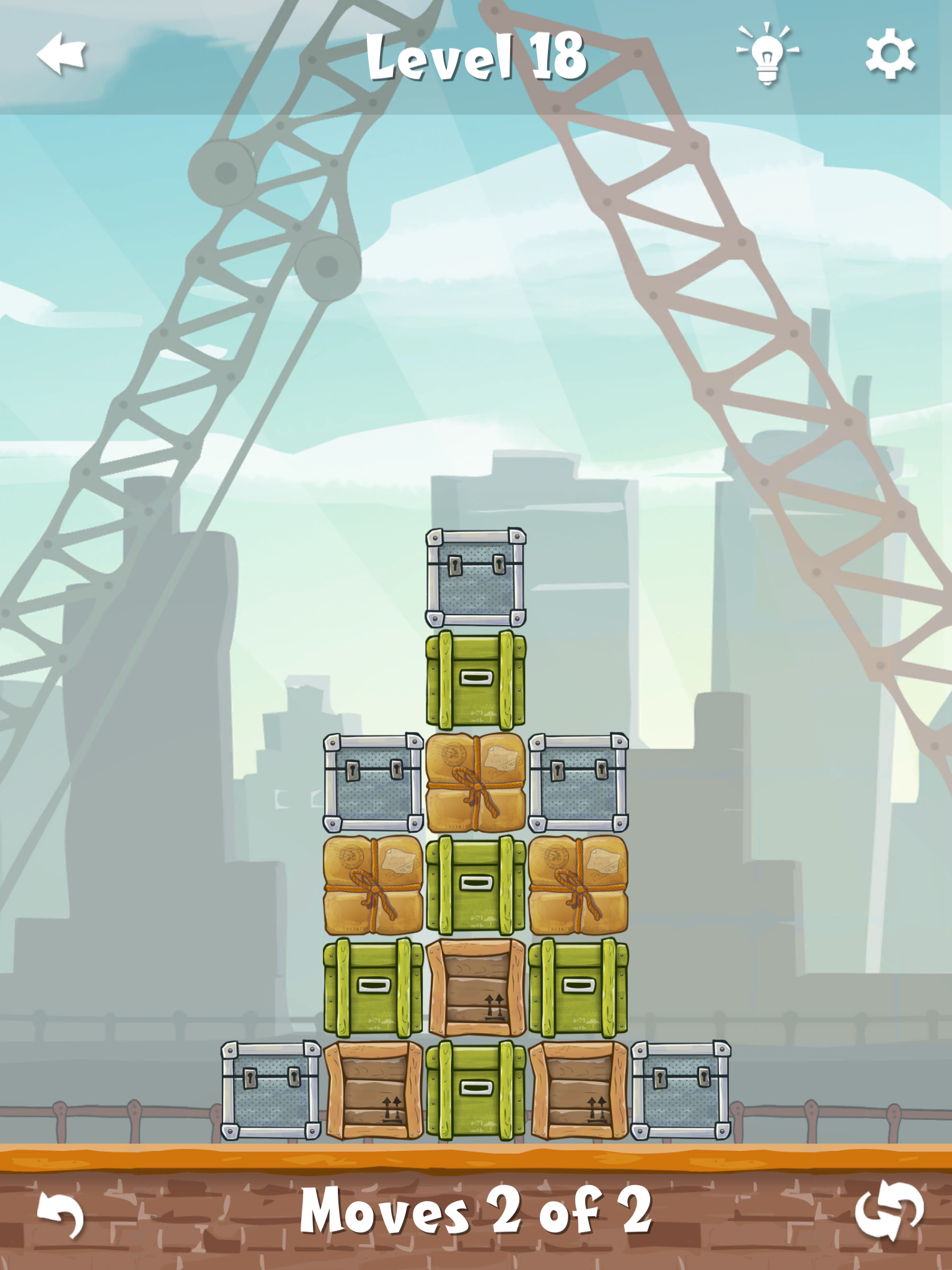952x1270 pixels.
Task: Open the hint lightbulb
Action: point(767,55)
